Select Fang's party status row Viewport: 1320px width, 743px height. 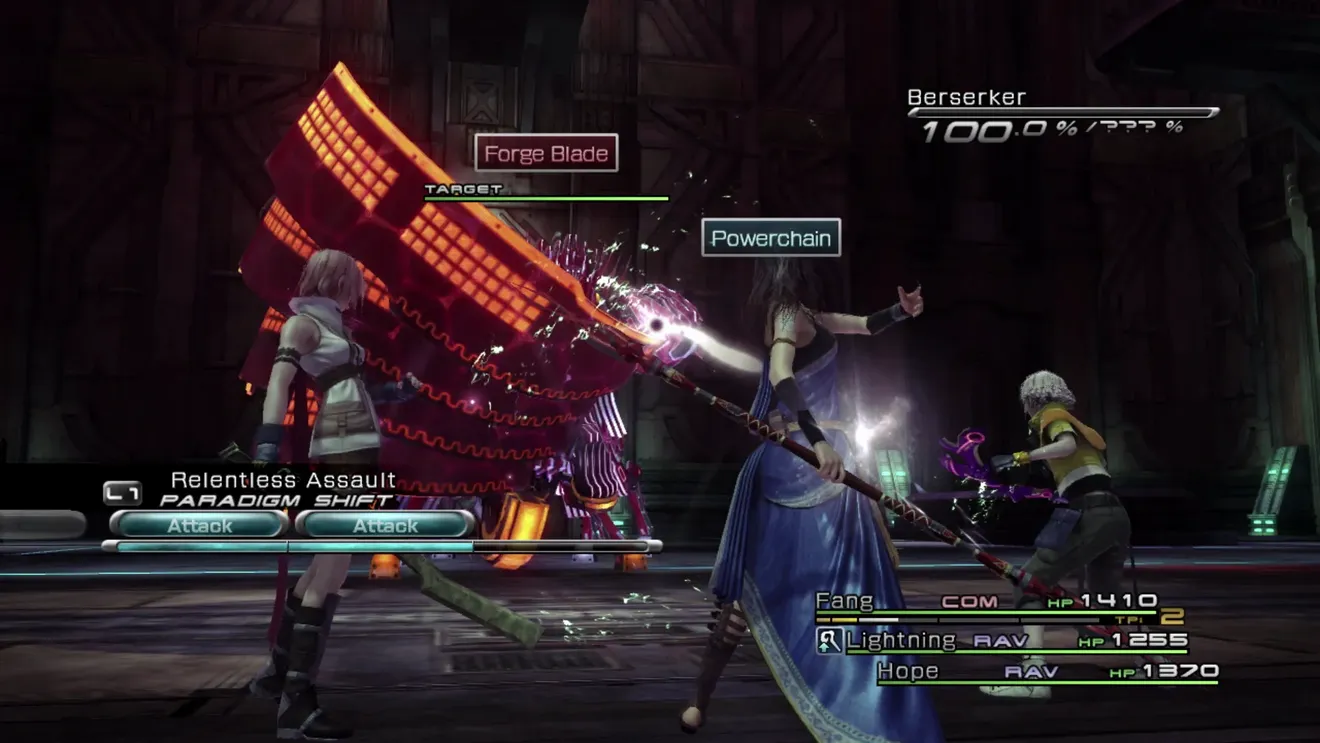(985, 602)
